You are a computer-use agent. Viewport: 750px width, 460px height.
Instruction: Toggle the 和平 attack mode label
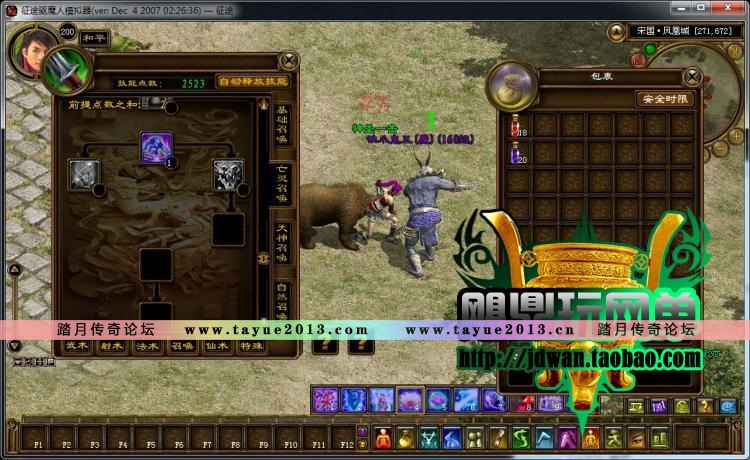click(x=96, y=38)
